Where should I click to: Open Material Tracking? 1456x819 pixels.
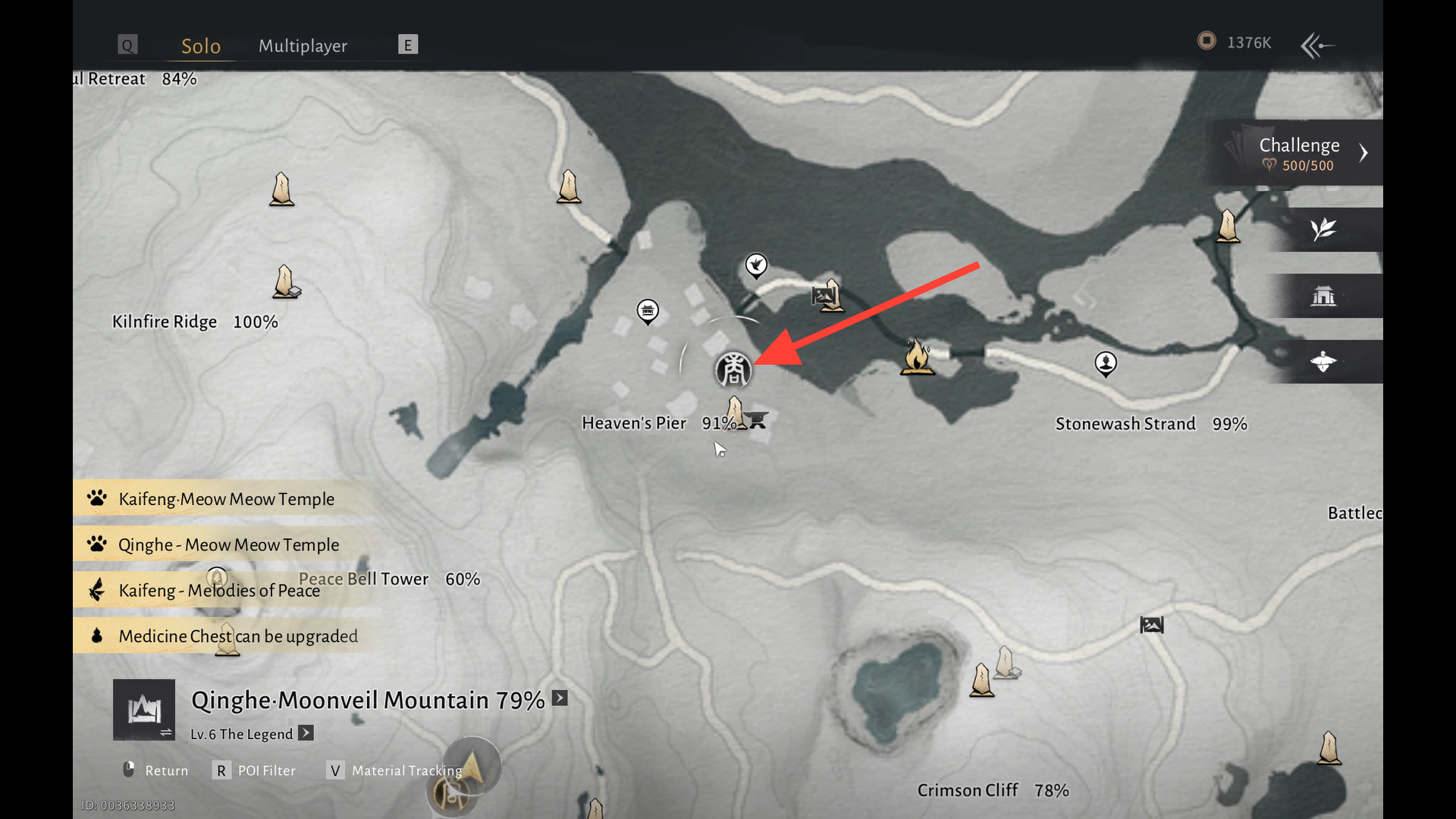click(396, 770)
